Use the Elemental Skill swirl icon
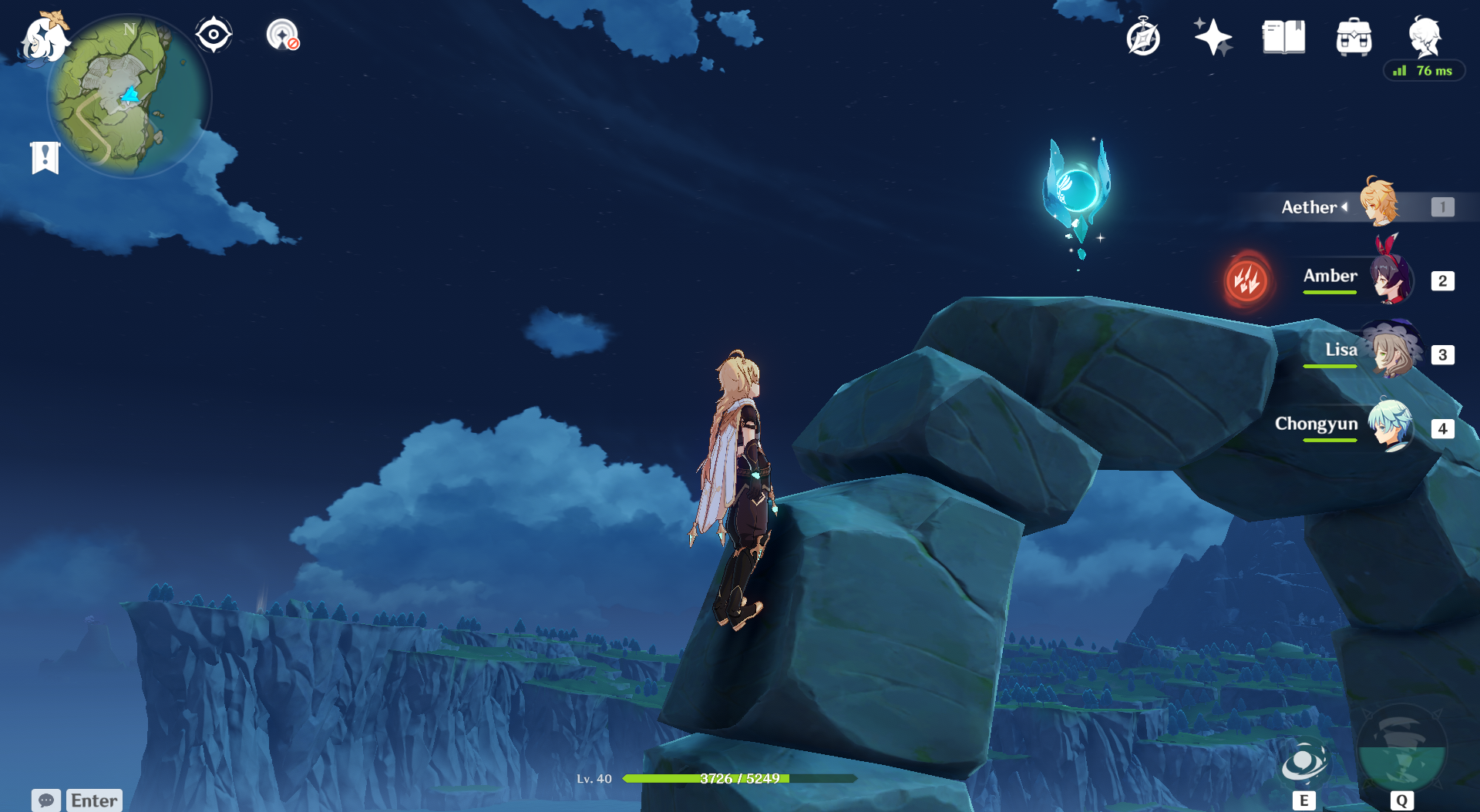 coord(1303,763)
